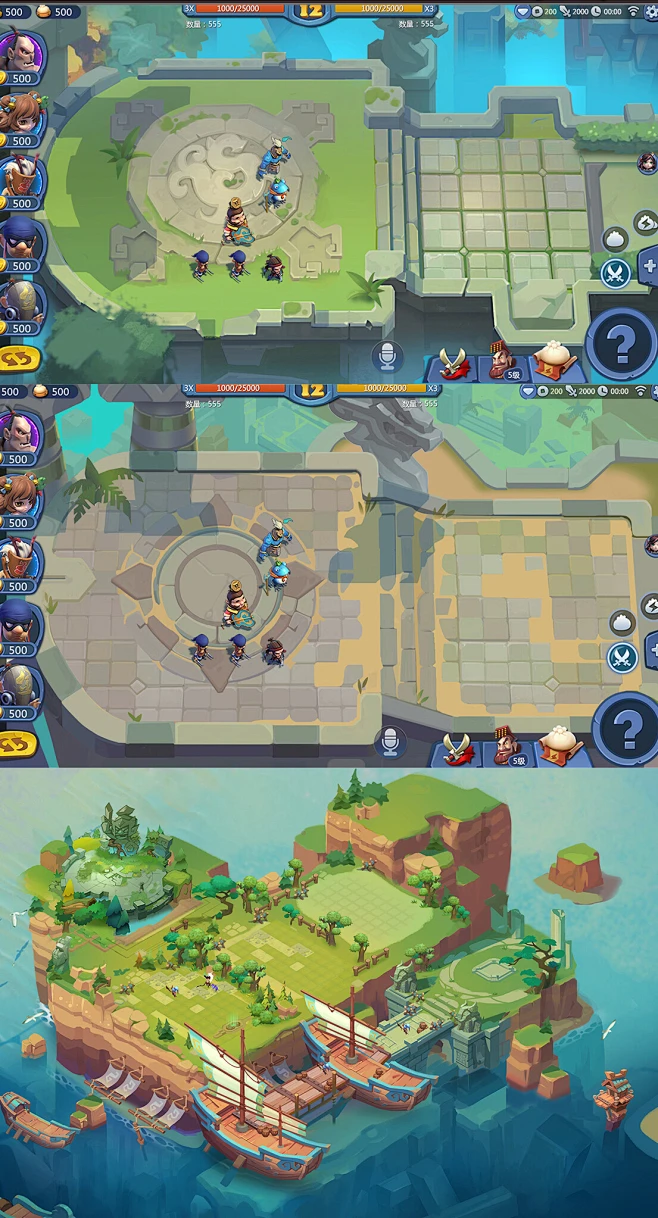Viewport: 658px width, 1218px height.
Task: Tap the crossed swords battle button, stone-courtyard screen
Action: click(623, 657)
